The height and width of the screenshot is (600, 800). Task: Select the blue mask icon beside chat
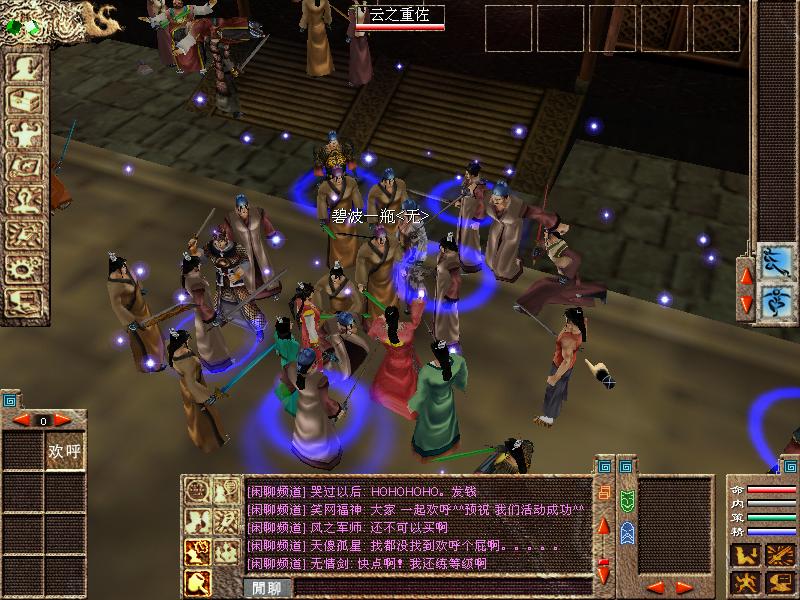tap(626, 532)
